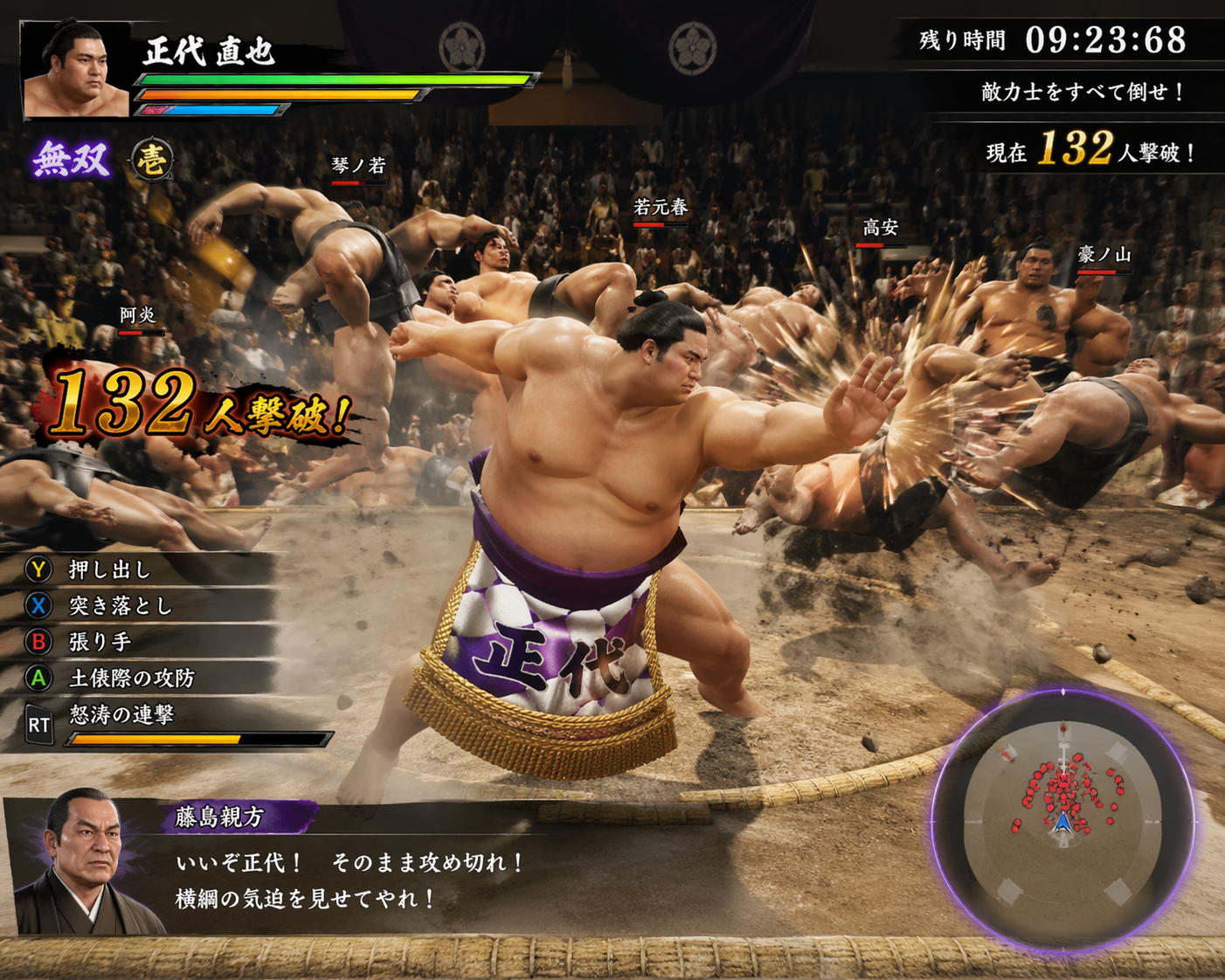1225x980 pixels.
Task: Select the 土俵際の攻防 move entry
Action: point(131,678)
